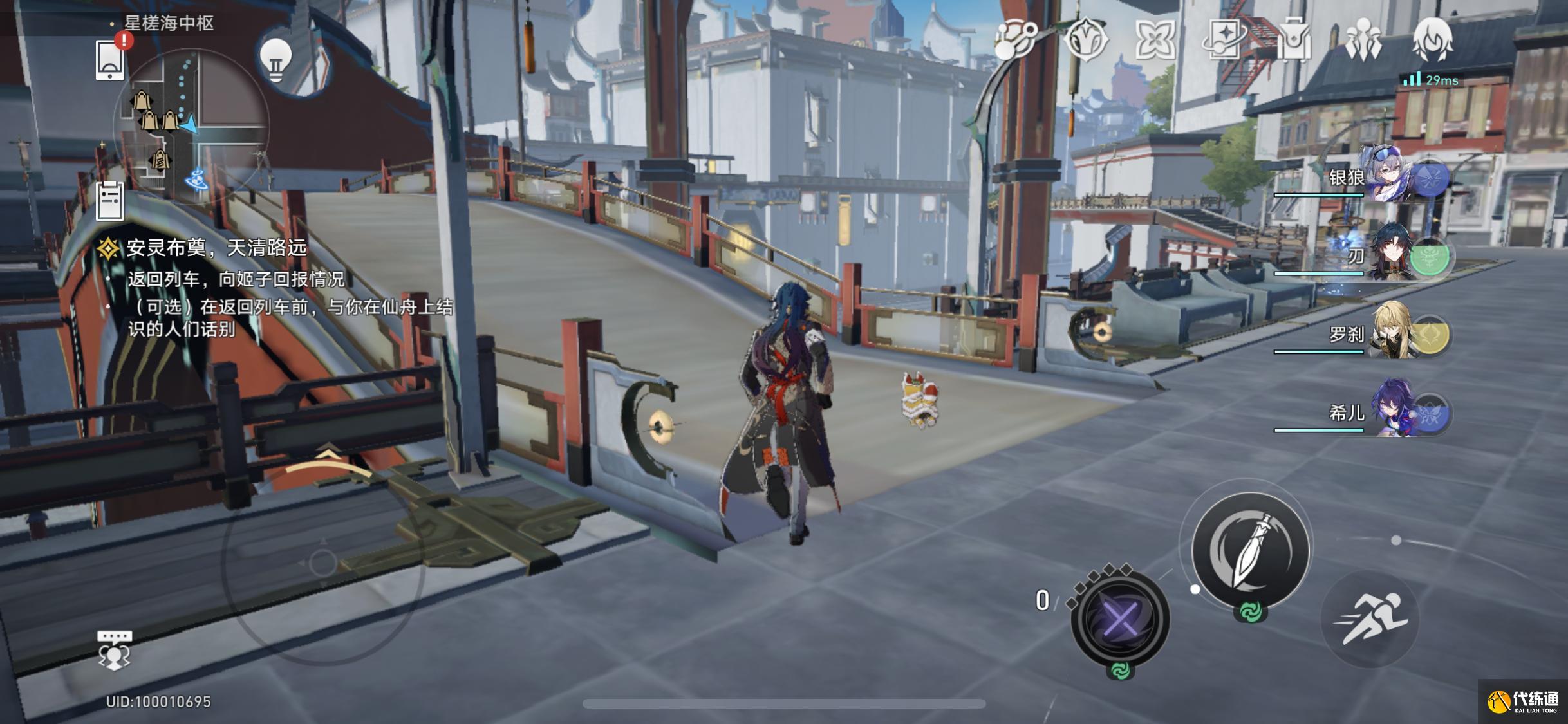Tap the sword basic attack button

tap(1251, 550)
